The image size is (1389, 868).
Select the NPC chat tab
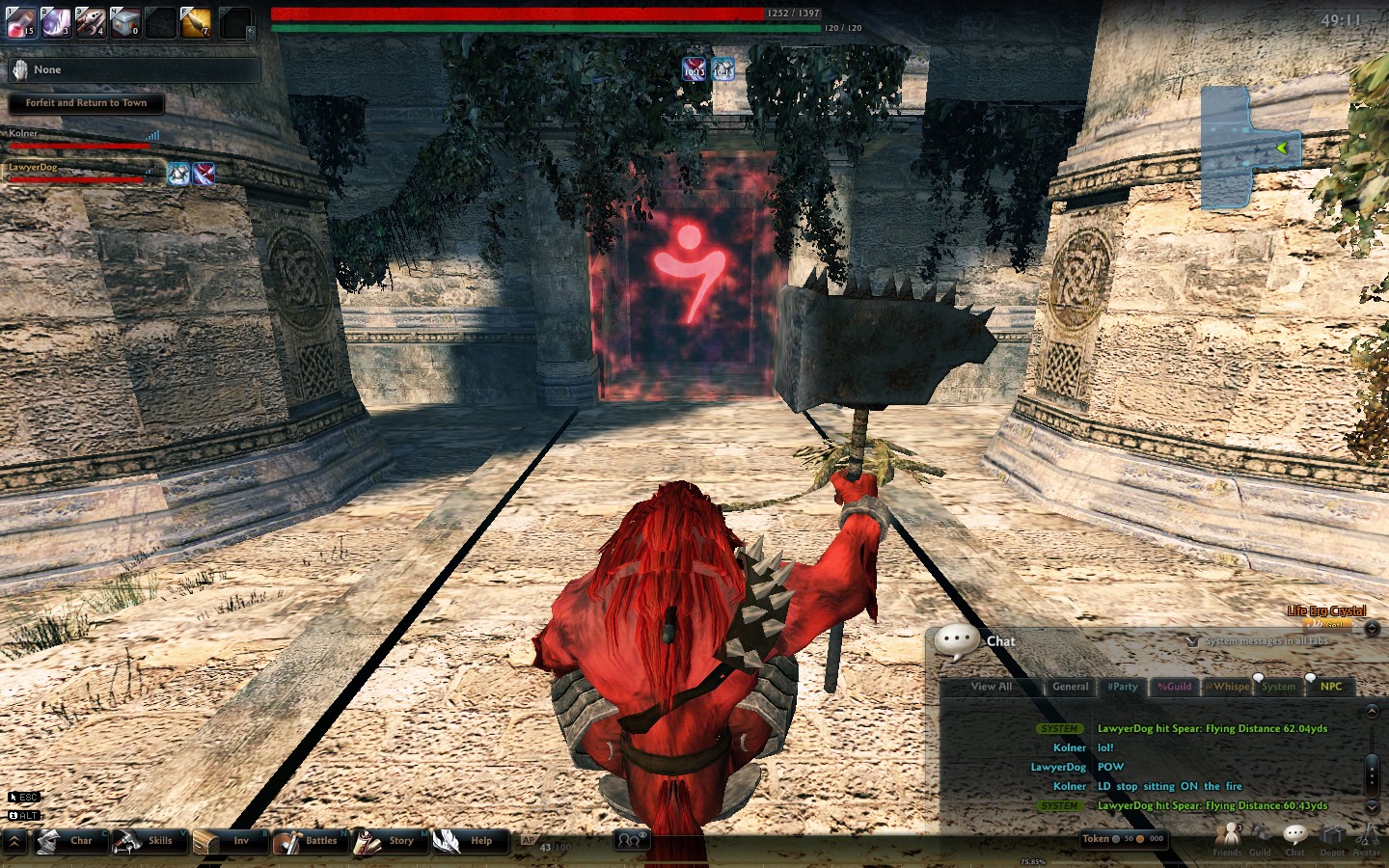click(1331, 687)
